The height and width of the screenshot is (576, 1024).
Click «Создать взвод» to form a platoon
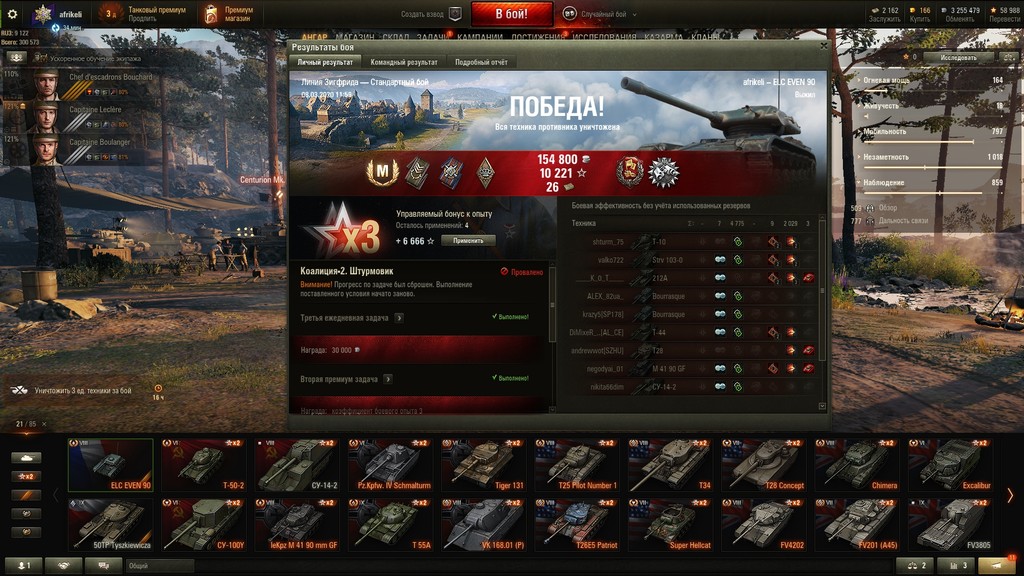(432, 14)
